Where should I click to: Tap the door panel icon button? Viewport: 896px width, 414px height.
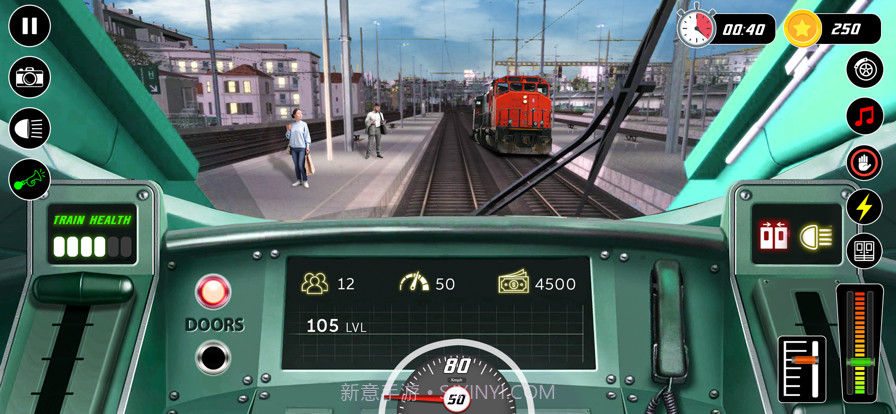point(864,251)
